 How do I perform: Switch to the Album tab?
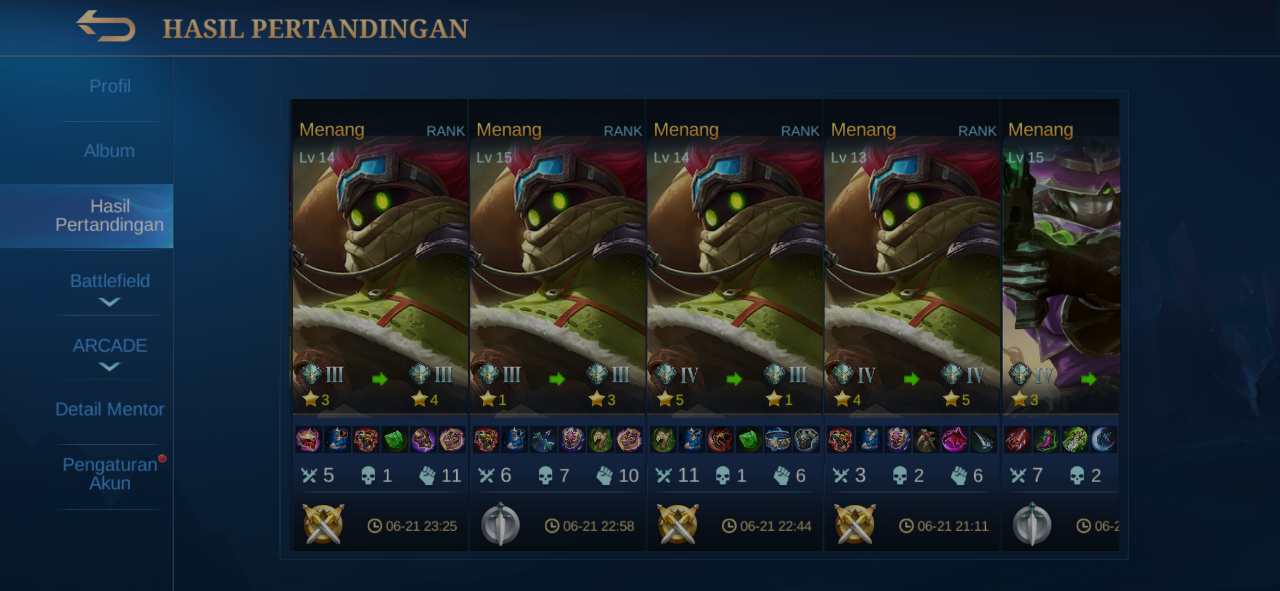[x=109, y=151]
